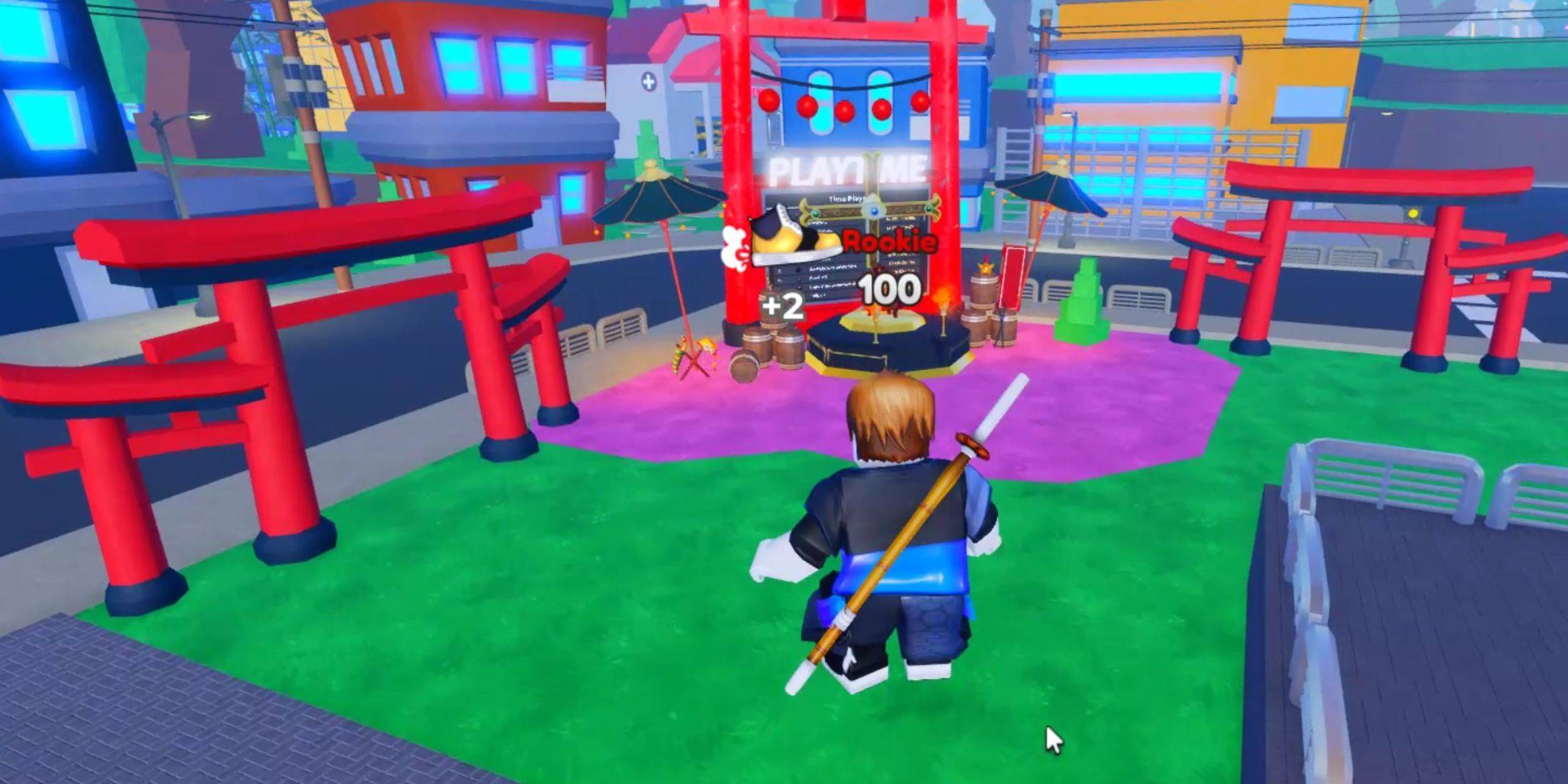Image resolution: width=1568 pixels, height=784 pixels.
Task: Click the +2 boost indicator
Action: tap(783, 307)
